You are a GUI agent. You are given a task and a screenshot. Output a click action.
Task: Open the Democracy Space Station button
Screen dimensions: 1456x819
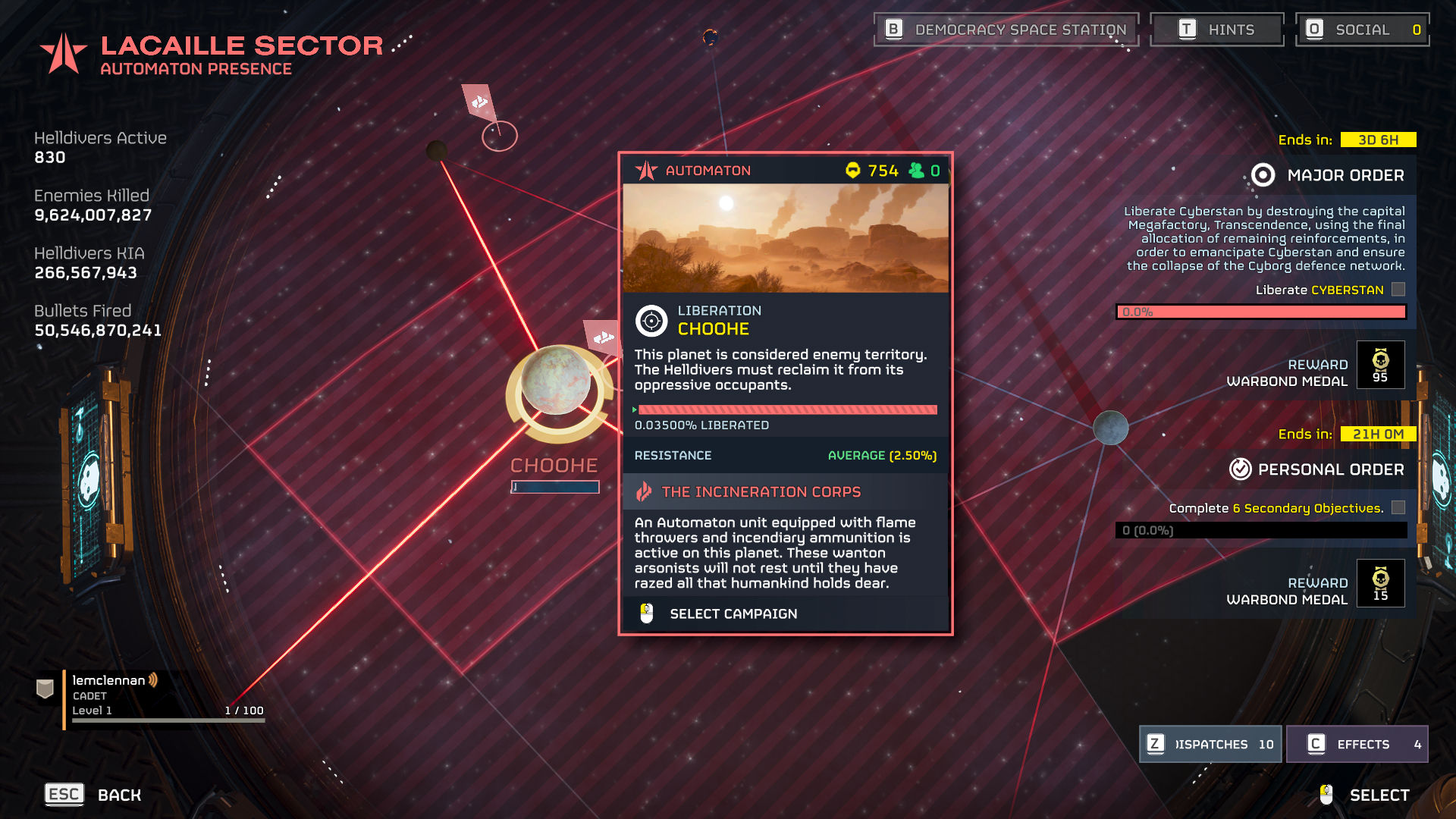click(1006, 30)
